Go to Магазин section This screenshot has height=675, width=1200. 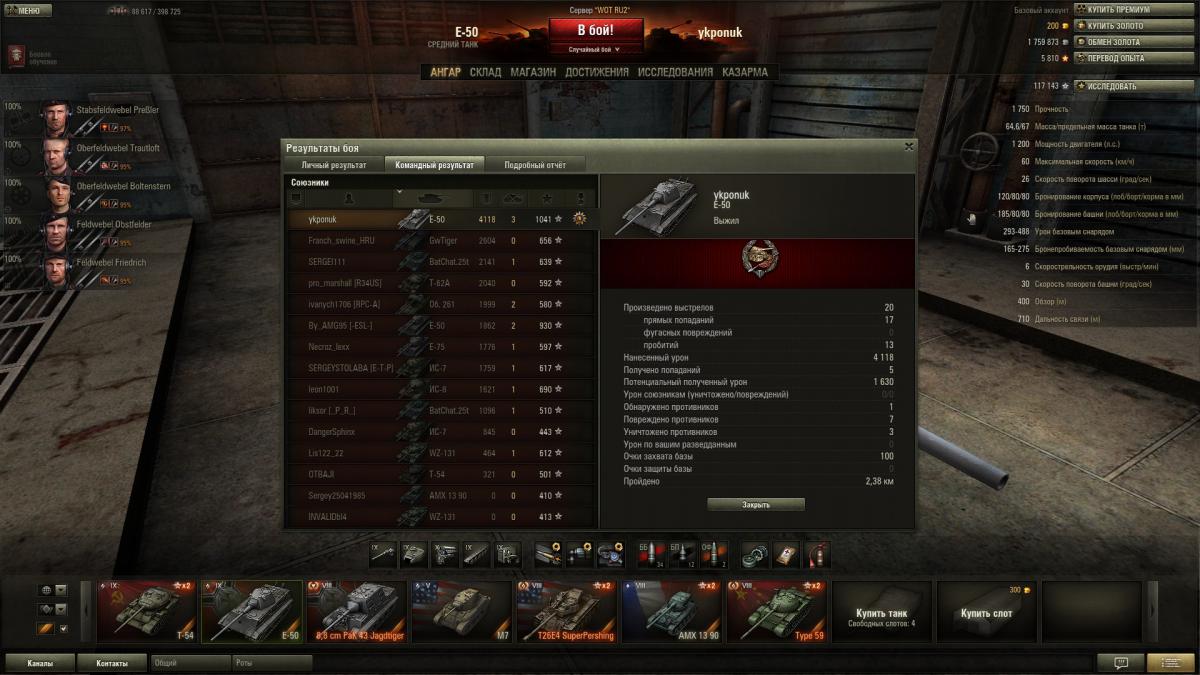click(533, 72)
